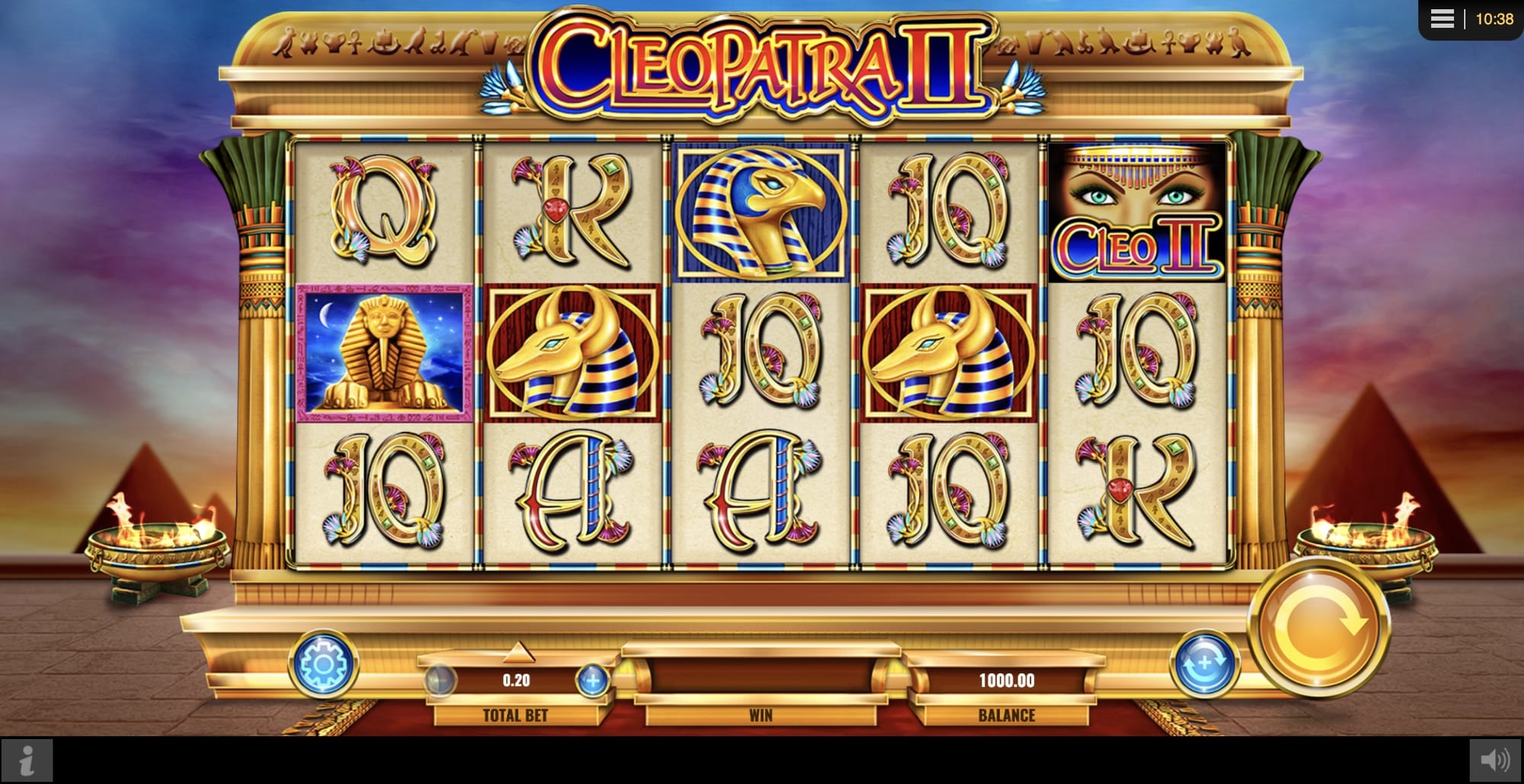The height and width of the screenshot is (784, 1524).
Task: Increase the bet with the plus icon
Action: [x=593, y=682]
